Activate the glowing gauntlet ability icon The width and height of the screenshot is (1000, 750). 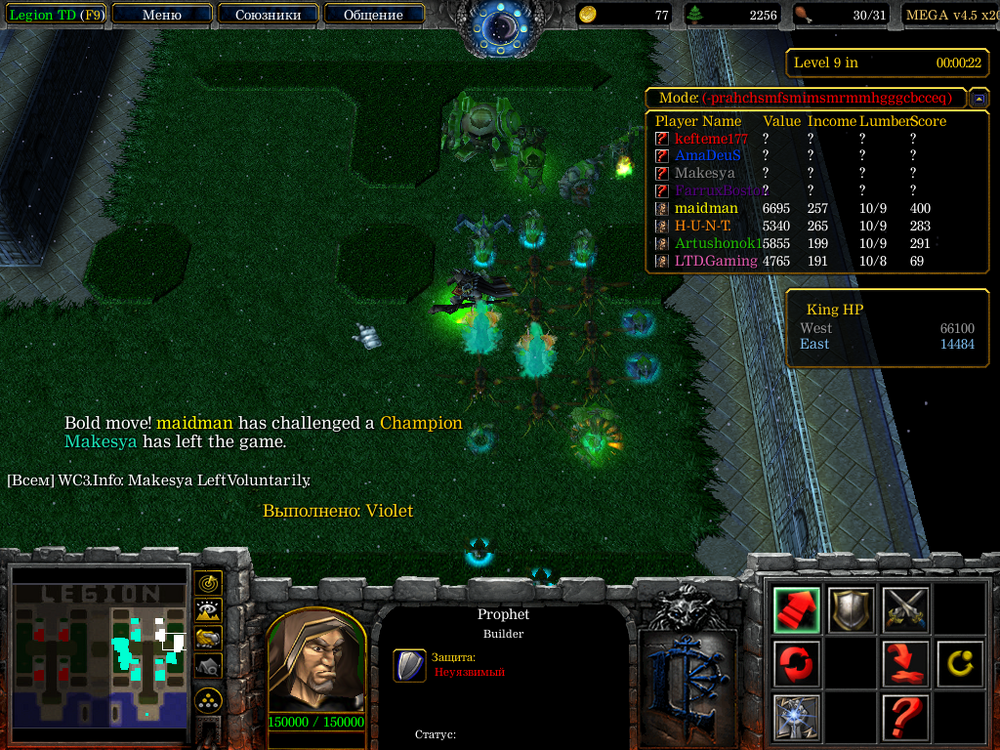pos(797,716)
